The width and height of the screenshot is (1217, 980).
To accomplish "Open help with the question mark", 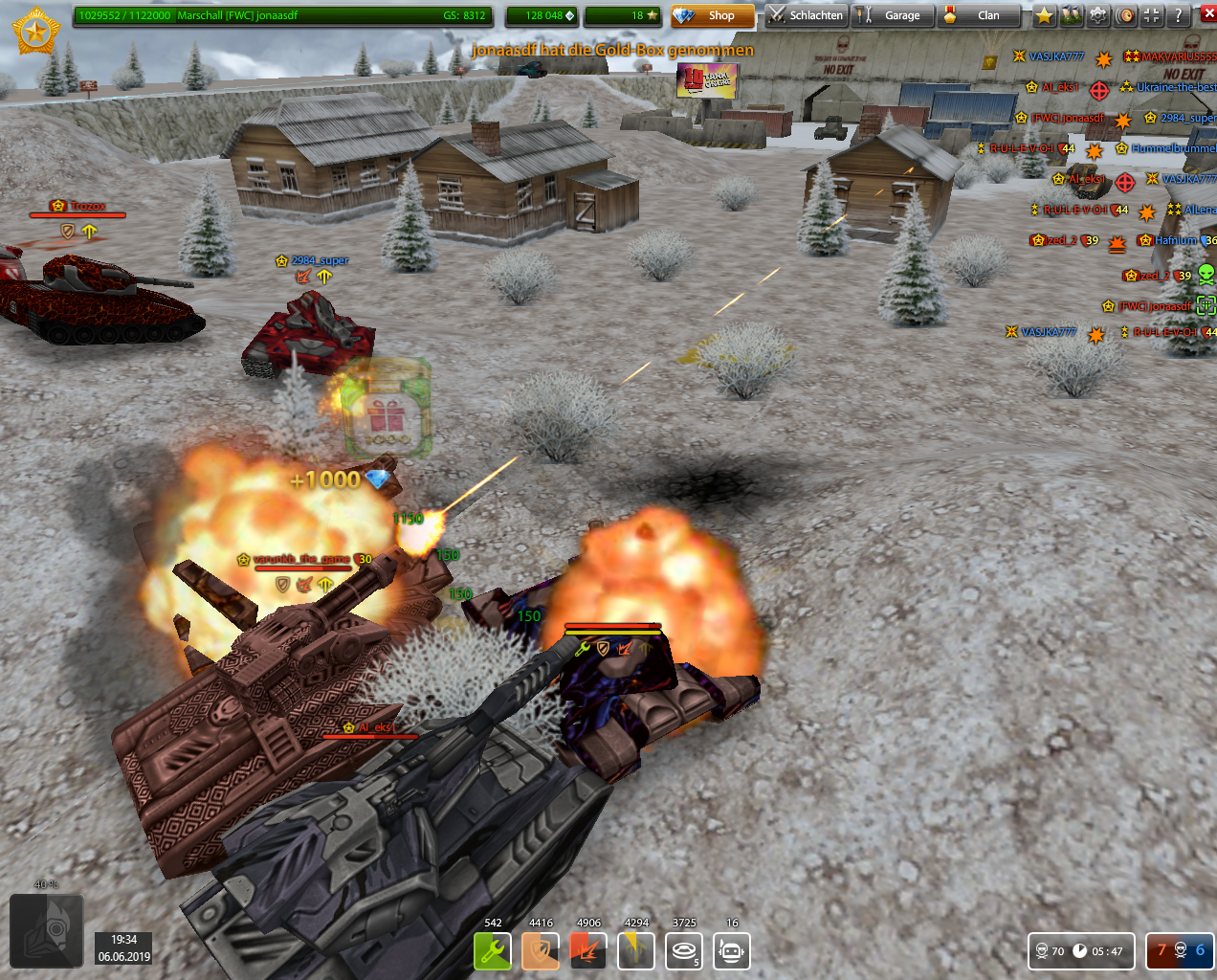I will pyautogui.click(x=1179, y=15).
